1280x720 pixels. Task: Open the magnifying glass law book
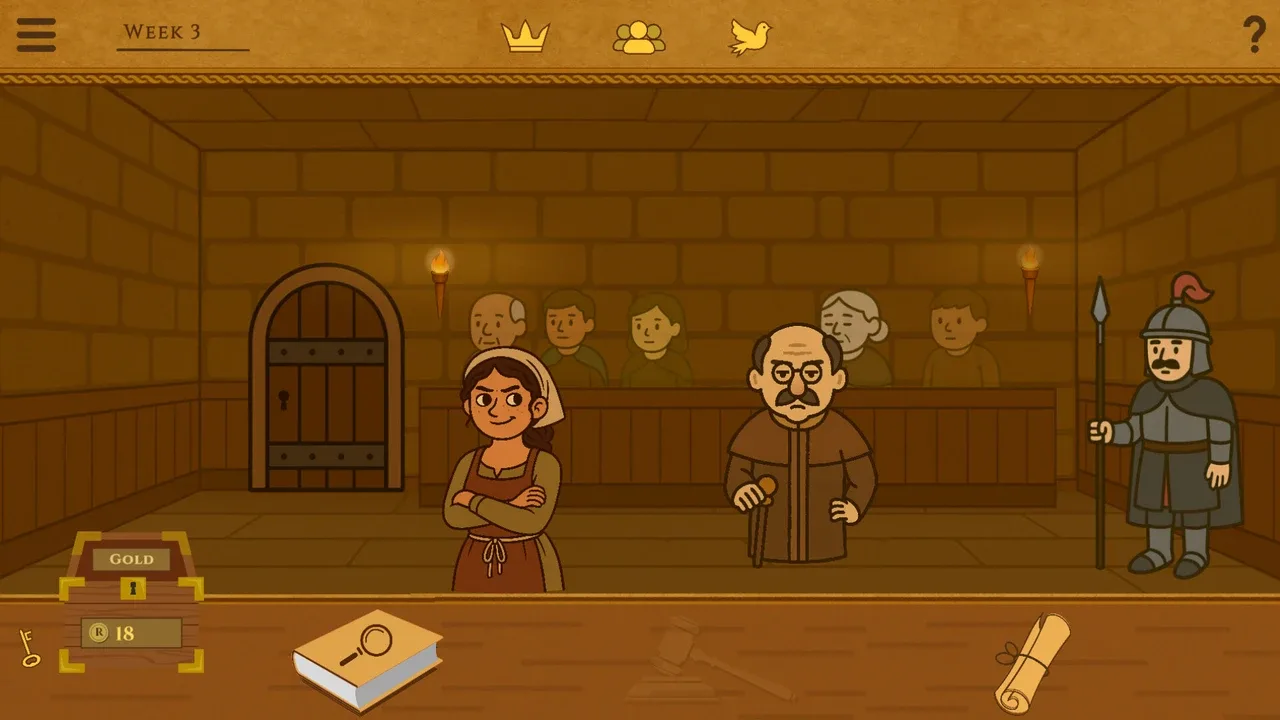pyautogui.click(x=367, y=658)
